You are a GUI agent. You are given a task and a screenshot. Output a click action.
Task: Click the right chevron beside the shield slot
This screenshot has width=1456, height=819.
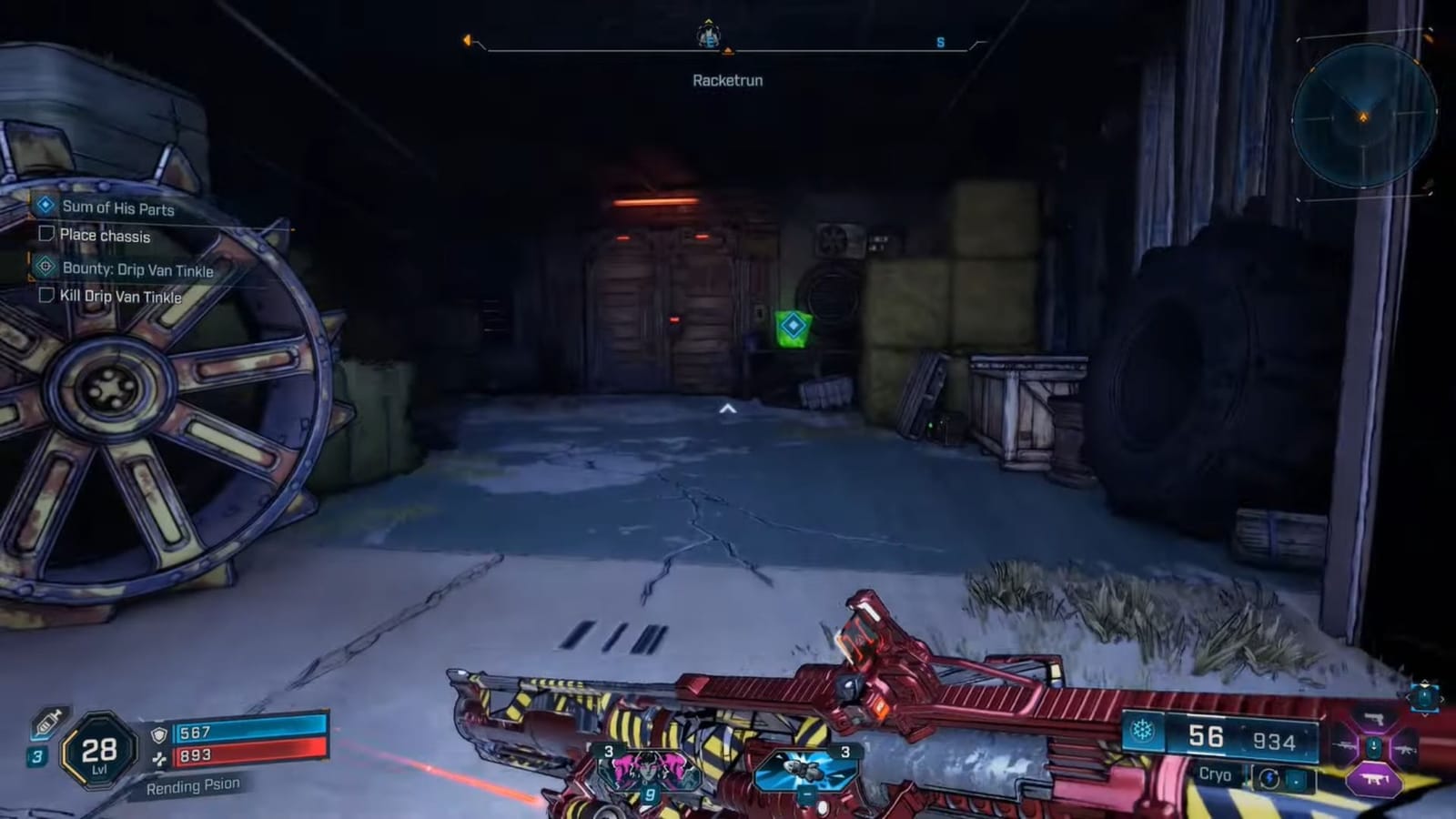click(1443, 697)
